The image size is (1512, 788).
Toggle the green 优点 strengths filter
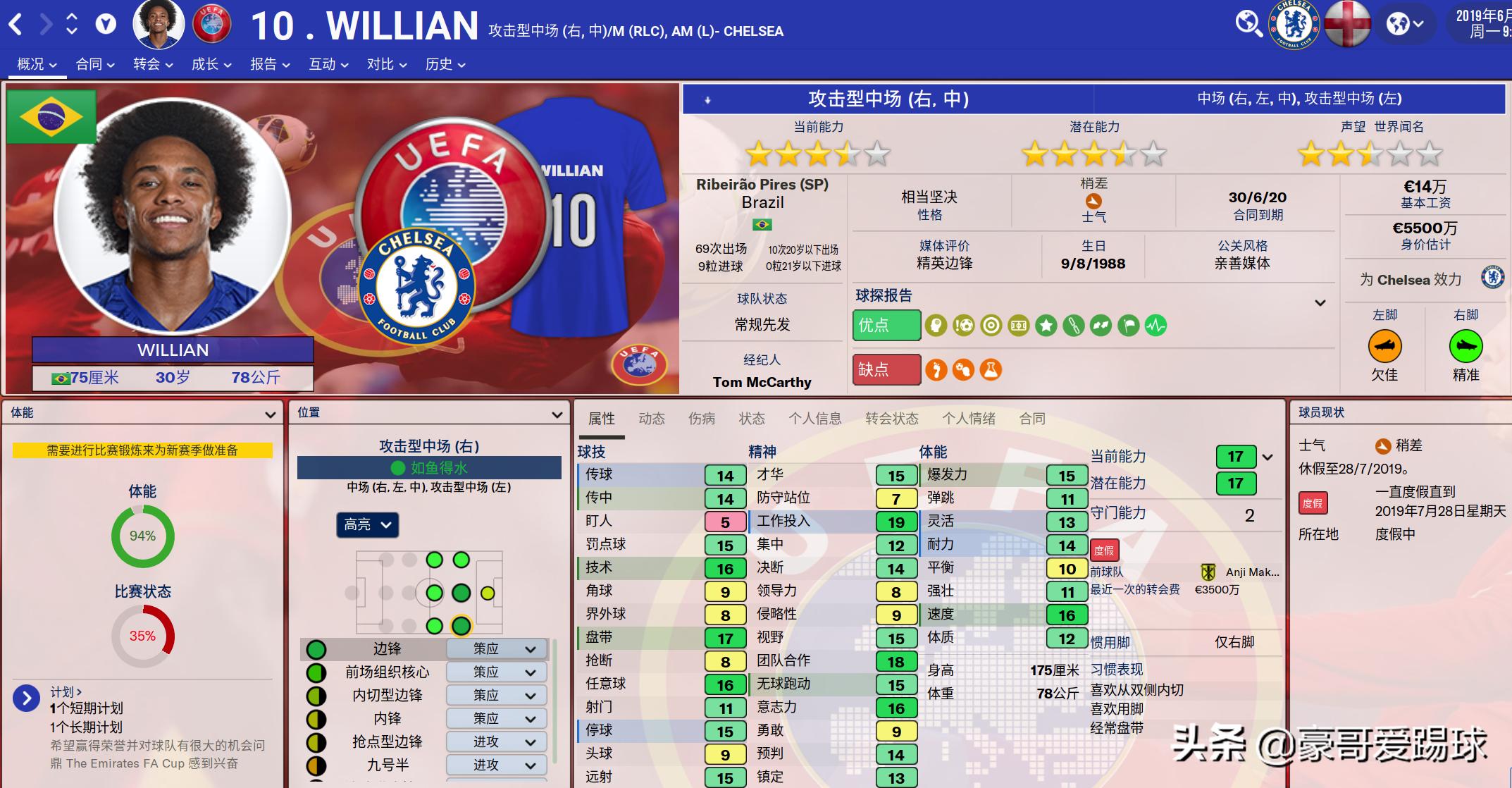(x=886, y=326)
